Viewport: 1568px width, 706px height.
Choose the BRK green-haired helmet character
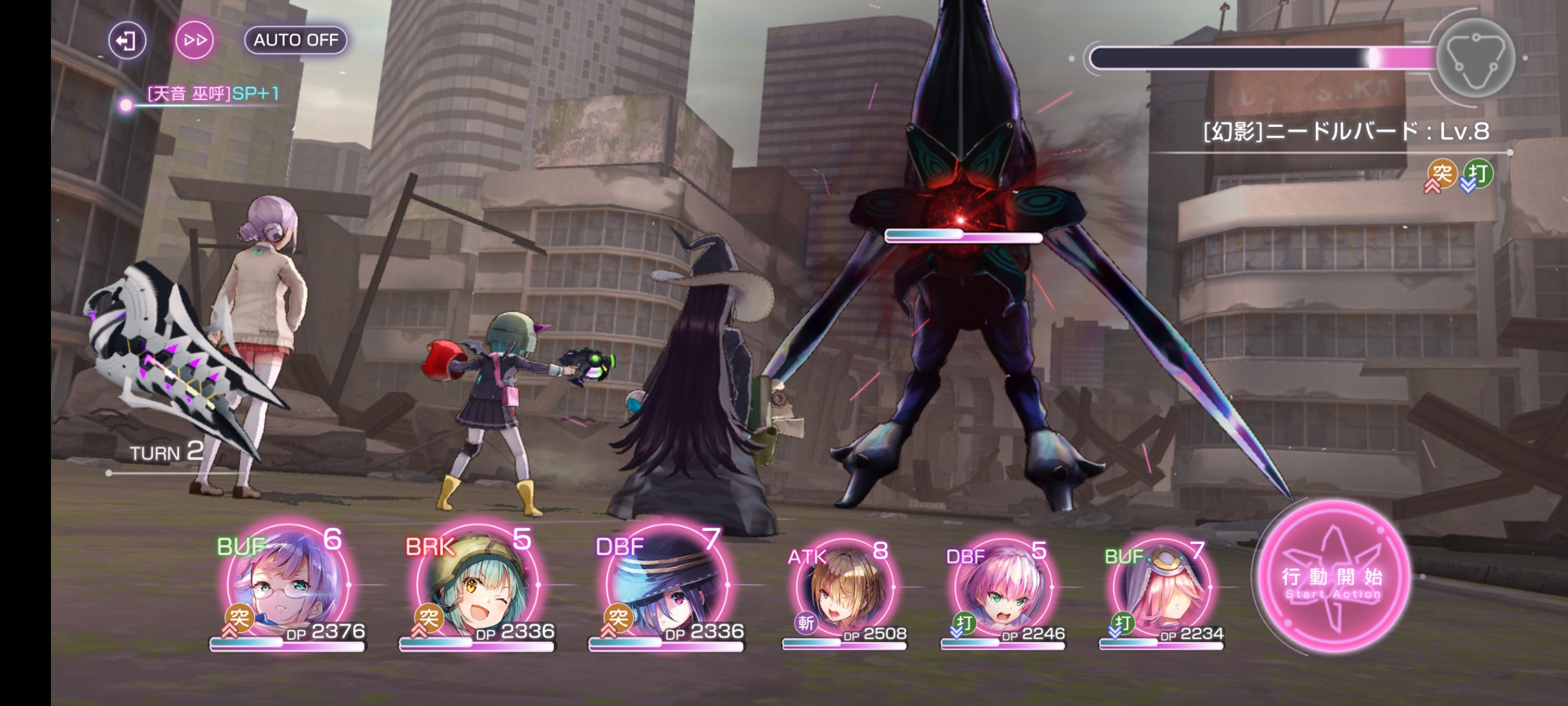477,585
